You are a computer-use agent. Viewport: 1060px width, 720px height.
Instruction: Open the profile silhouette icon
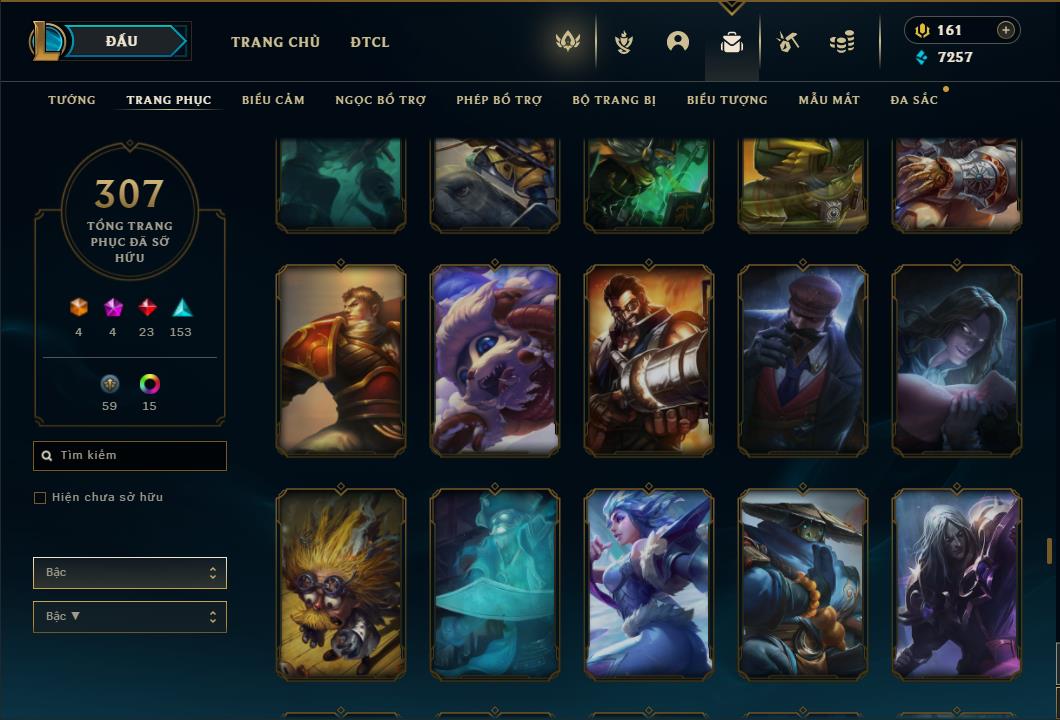pos(678,42)
